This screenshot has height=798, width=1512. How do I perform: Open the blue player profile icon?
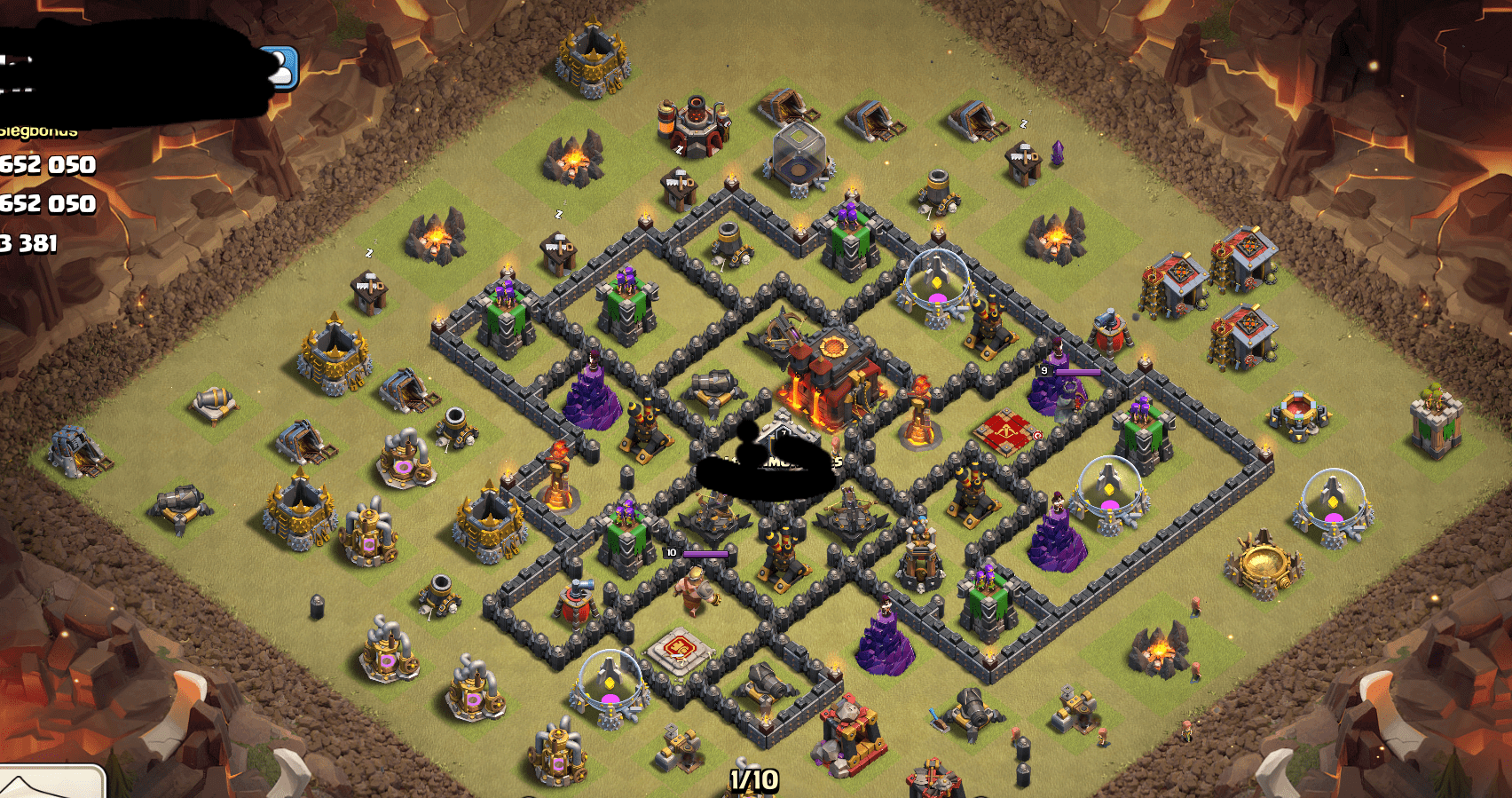(x=282, y=67)
